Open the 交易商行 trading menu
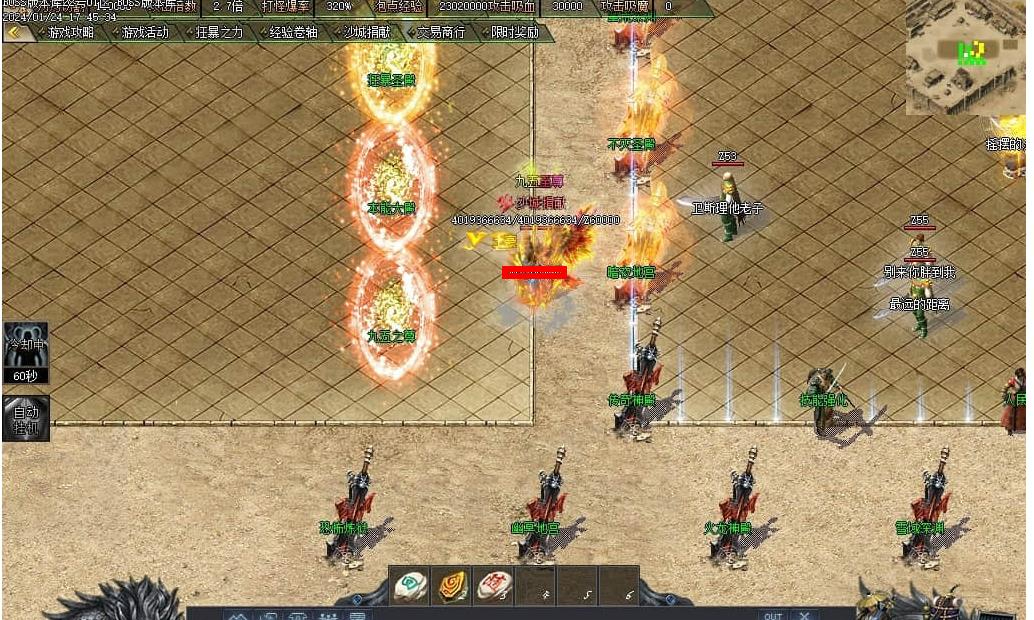Screen dimensions: 1034x620 click(x=441, y=32)
